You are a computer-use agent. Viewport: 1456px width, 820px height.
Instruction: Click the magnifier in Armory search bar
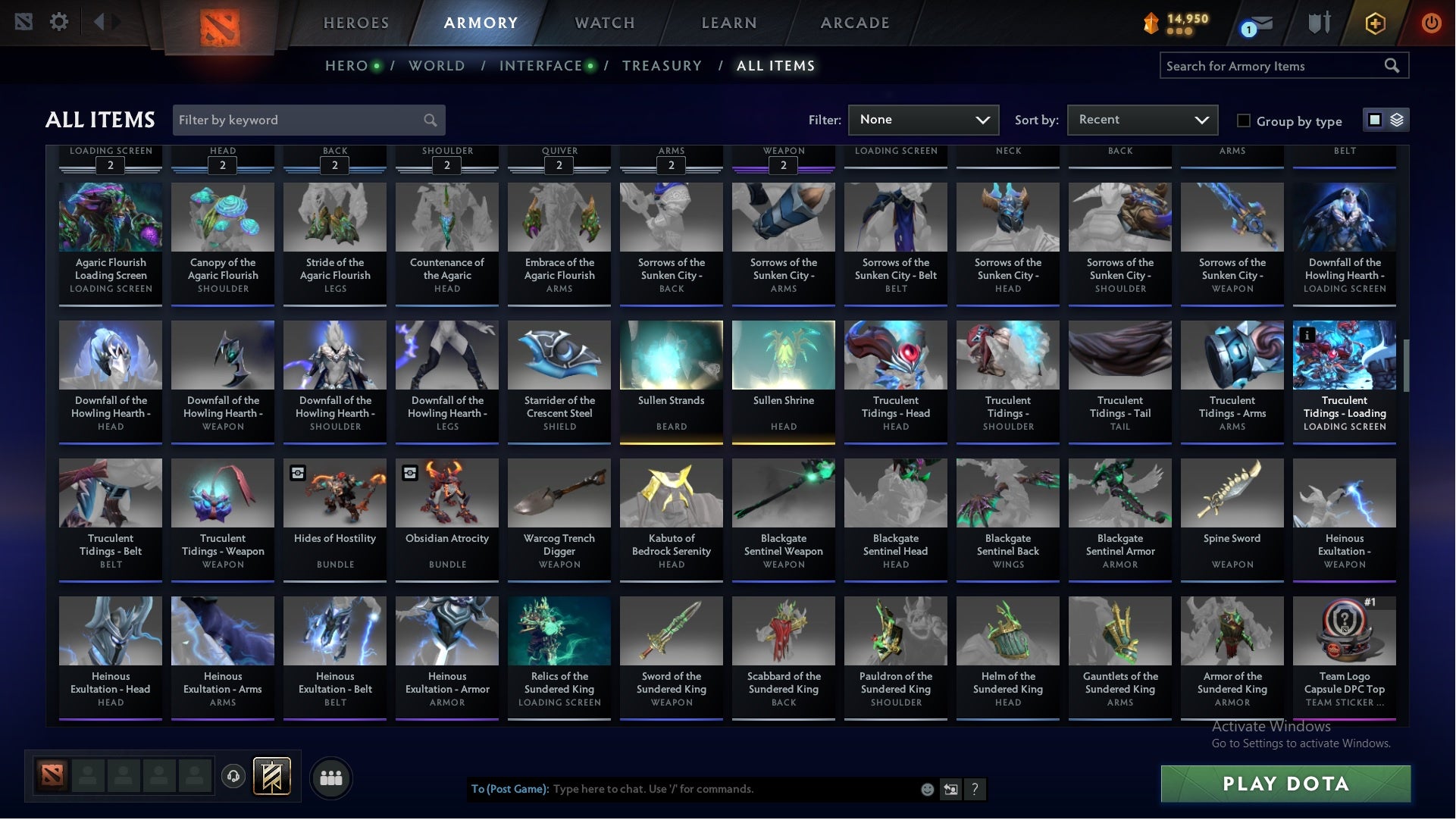(1393, 66)
